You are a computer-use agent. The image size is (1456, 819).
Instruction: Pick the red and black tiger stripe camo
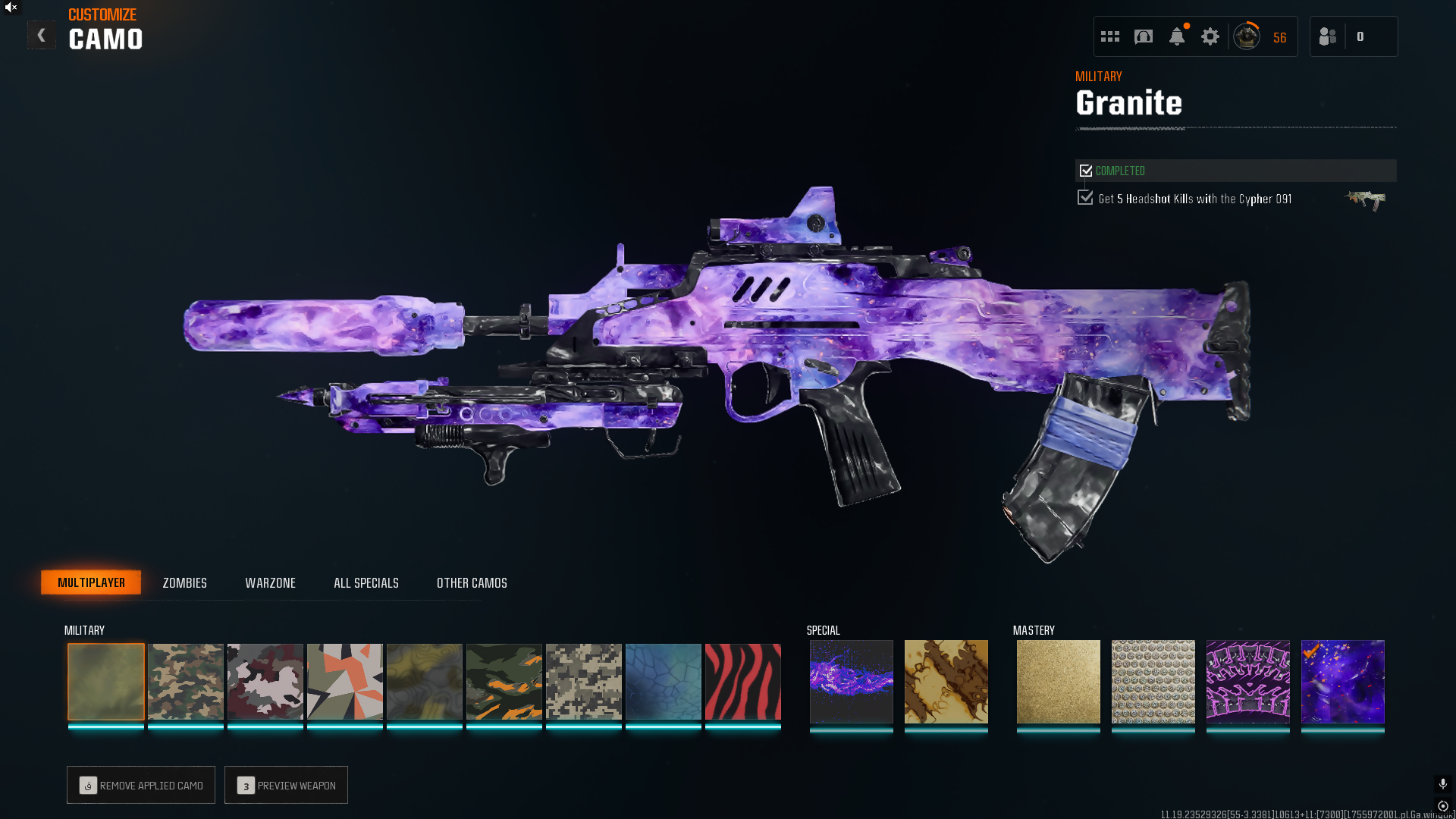pos(743,682)
